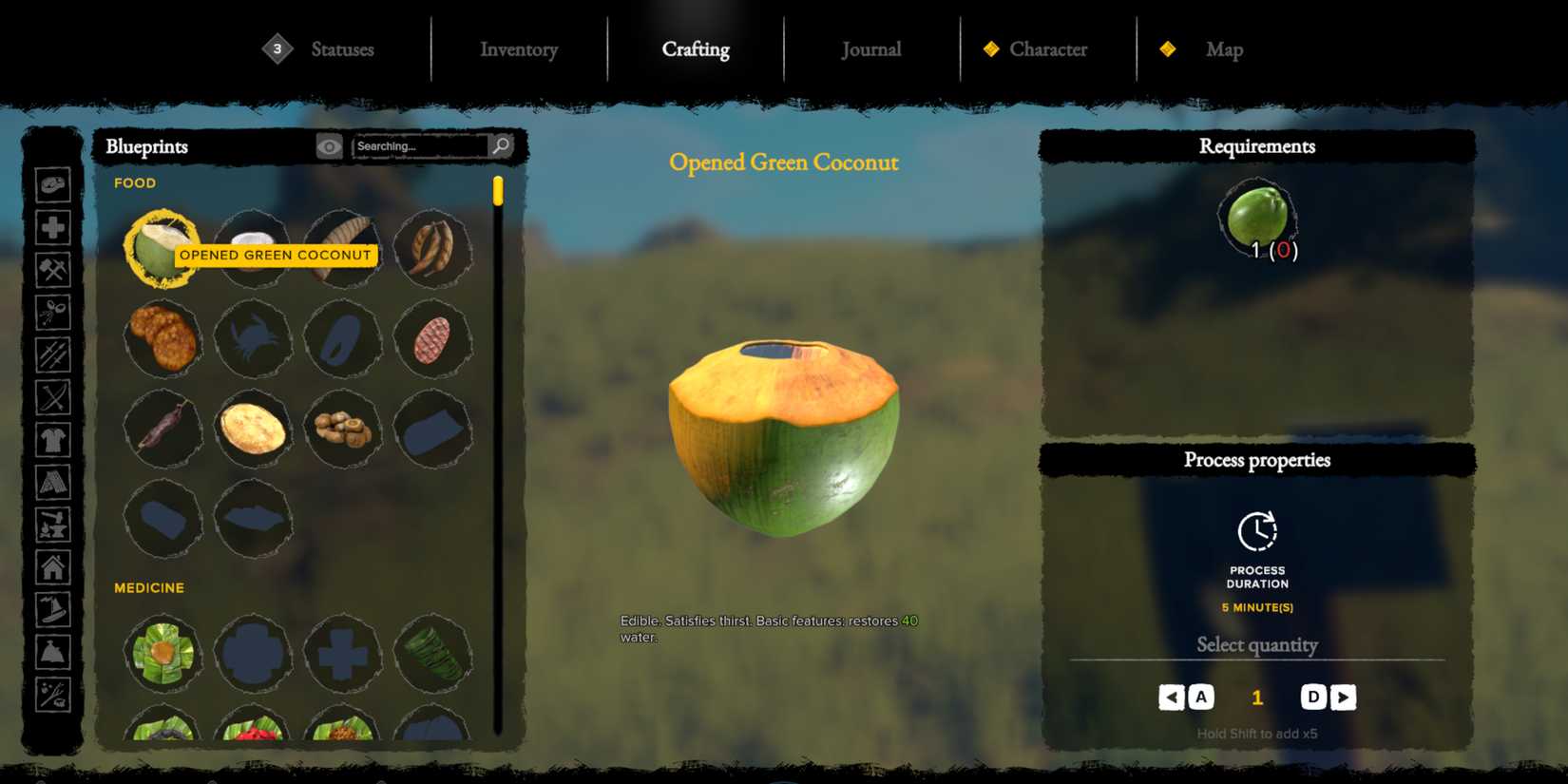
Task: Collapse the MEDICINE blueprint section
Action: [x=149, y=587]
